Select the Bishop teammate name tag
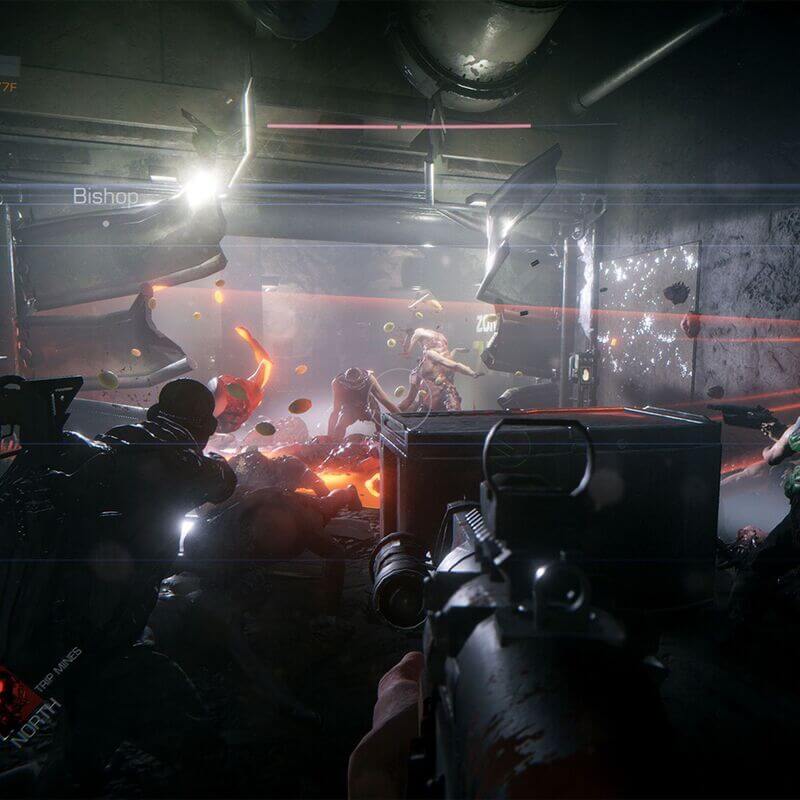This screenshot has width=800, height=800. 105,196
